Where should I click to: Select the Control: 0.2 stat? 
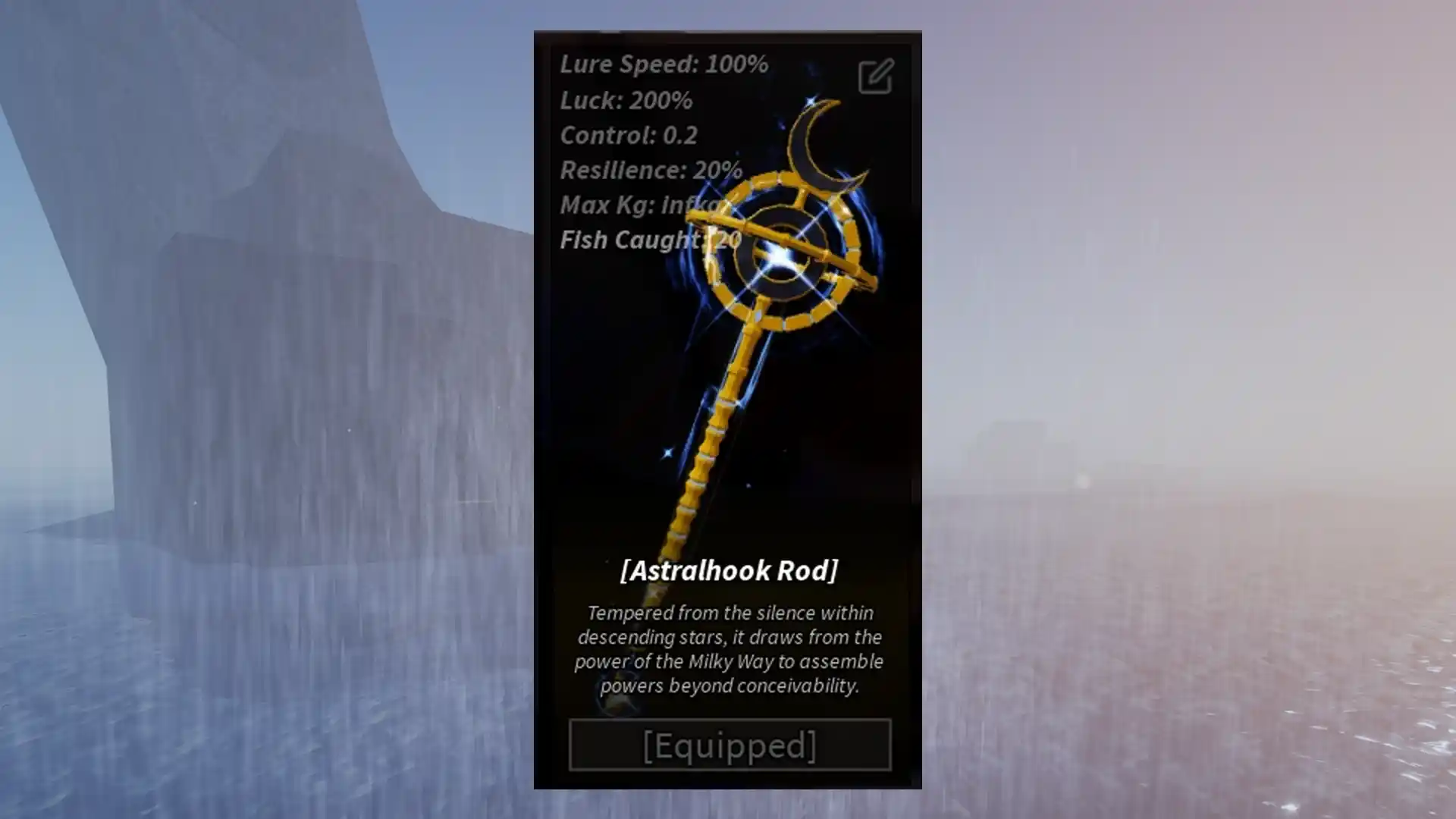tap(628, 136)
